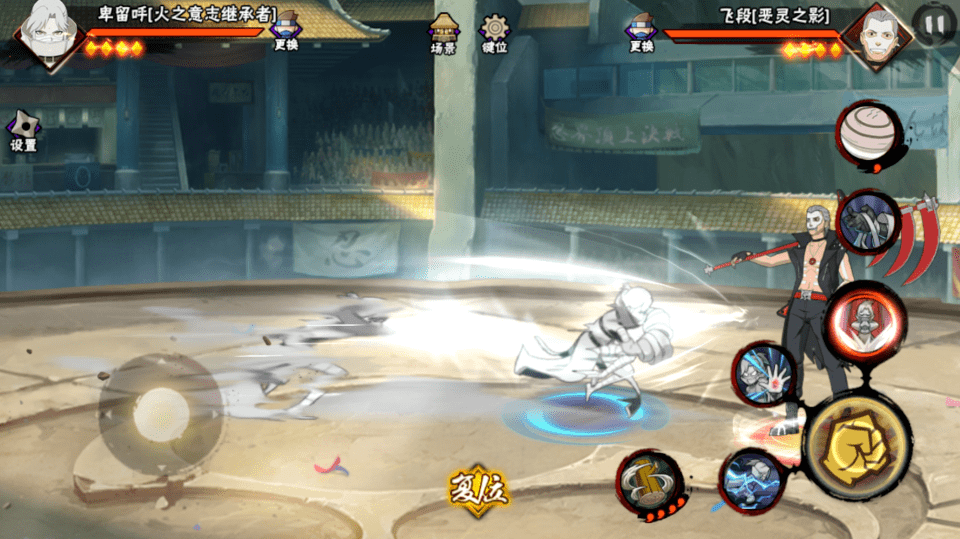This screenshot has width=960, height=539.
Task: Tap the virtual joystick knob
Action: pos(160,410)
